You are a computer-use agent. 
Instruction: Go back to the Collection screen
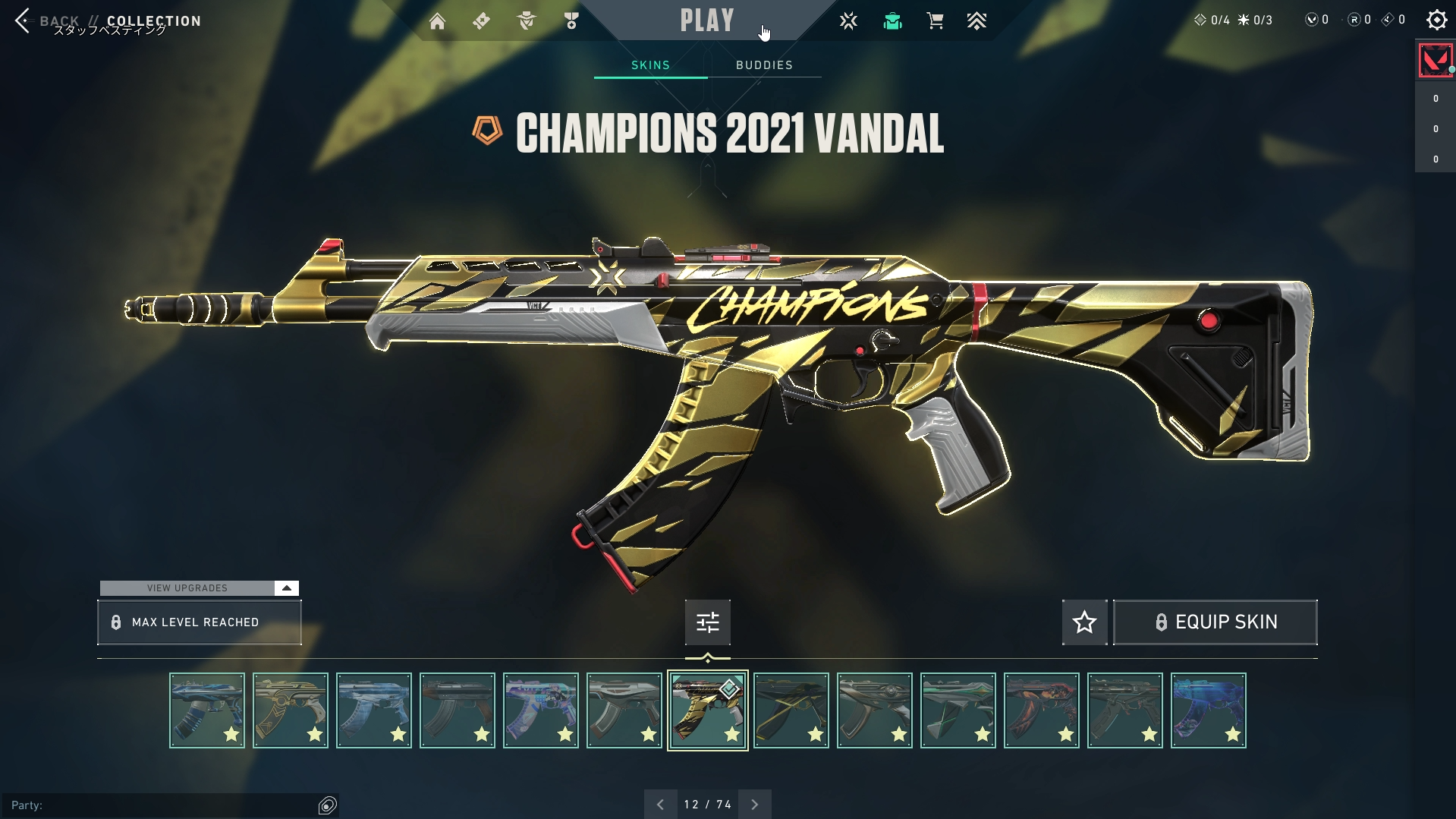(24, 21)
